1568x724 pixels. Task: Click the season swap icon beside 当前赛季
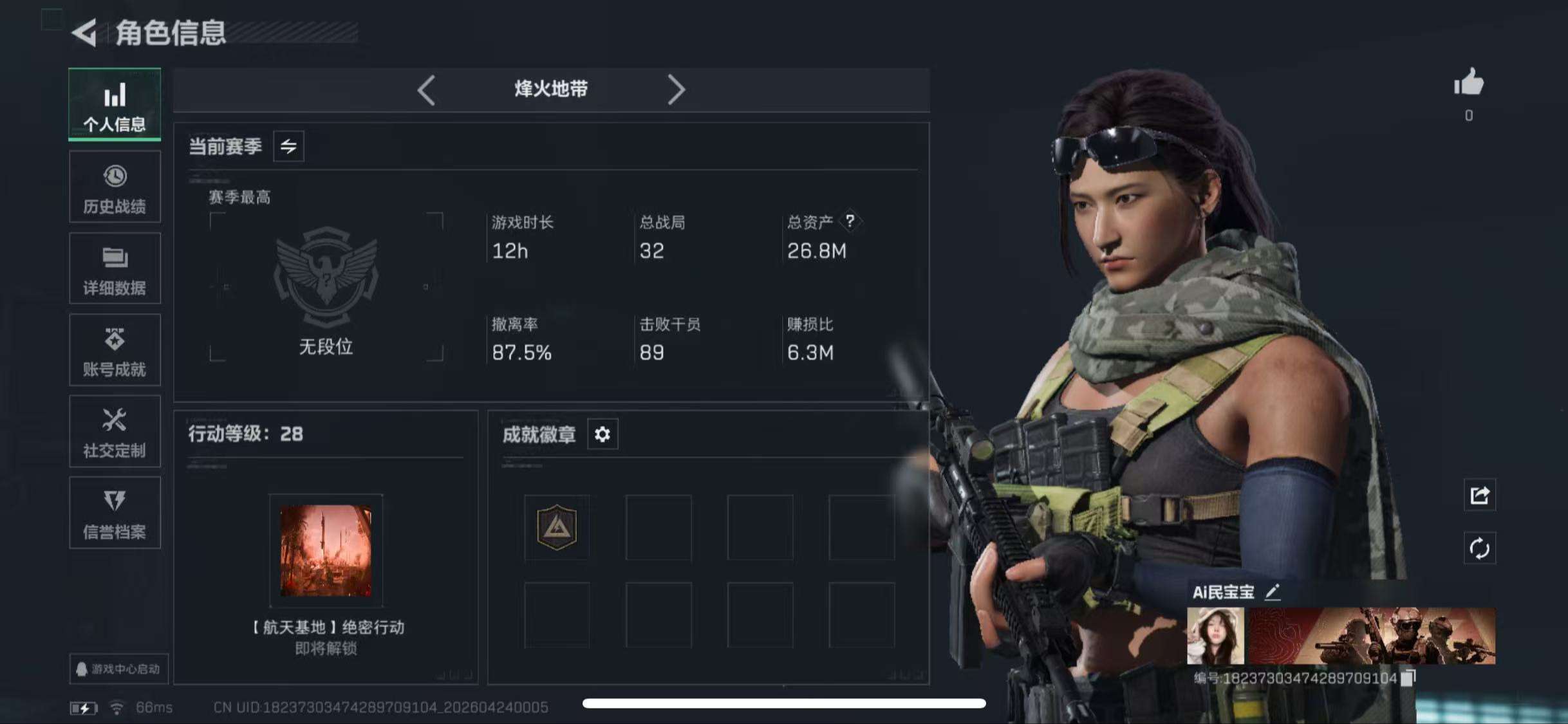[288, 147]
